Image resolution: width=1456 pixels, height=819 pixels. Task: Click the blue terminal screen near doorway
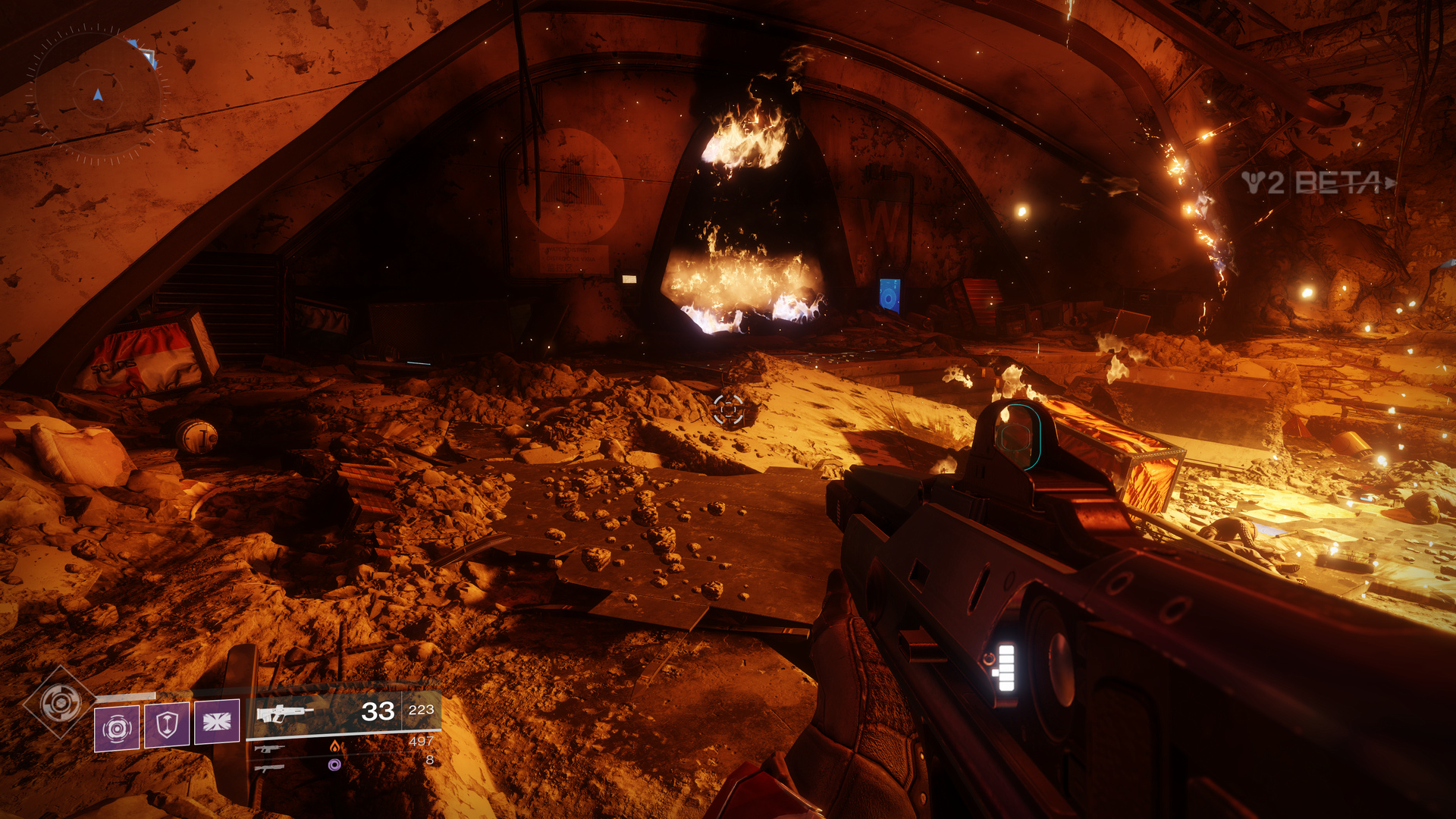(x=889, y=292)
